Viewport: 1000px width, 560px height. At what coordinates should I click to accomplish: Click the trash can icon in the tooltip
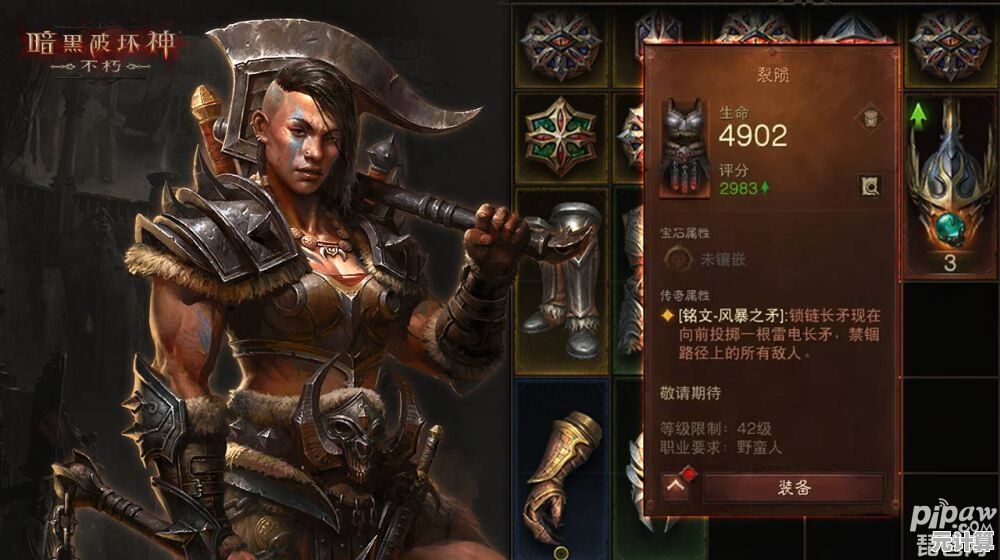point(868,118)
